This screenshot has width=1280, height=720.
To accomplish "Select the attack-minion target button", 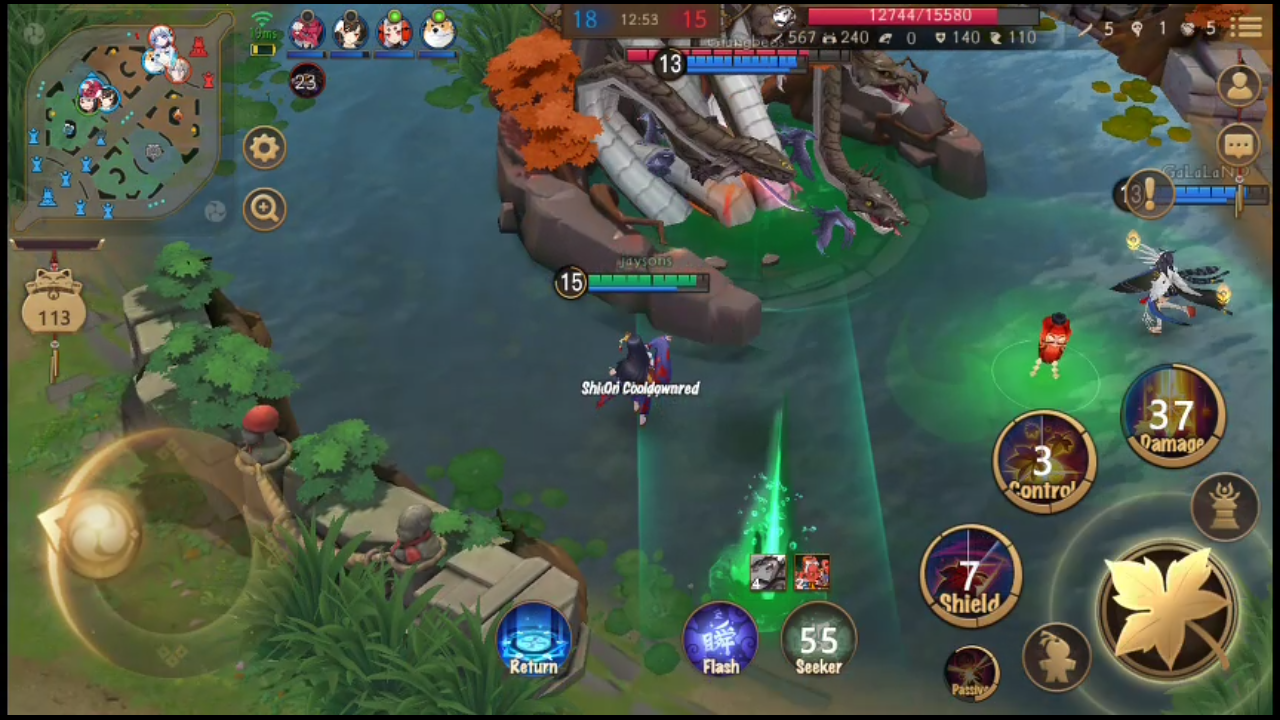I will coord(1057,655).
